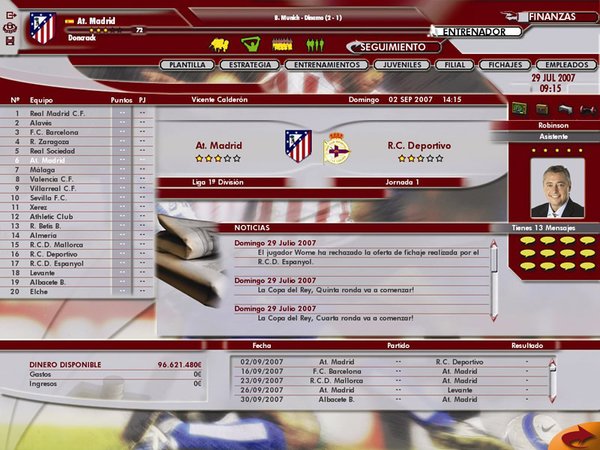Open the save game floppy disk icon
600x450 pixels.
click(9, 41)
